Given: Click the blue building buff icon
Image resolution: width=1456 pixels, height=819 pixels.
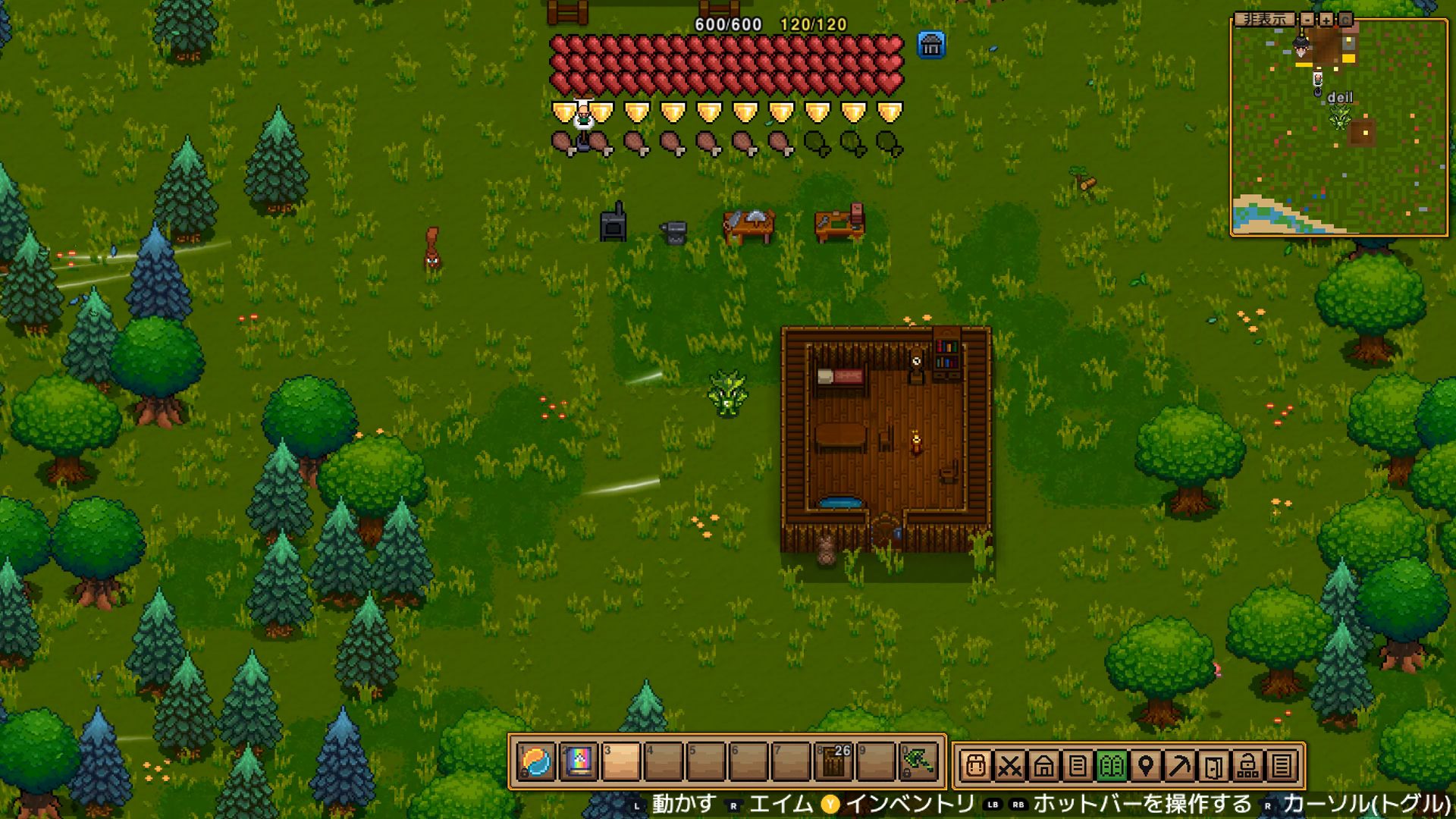Looking at the screenshot, I should click(x=931, y=45).
